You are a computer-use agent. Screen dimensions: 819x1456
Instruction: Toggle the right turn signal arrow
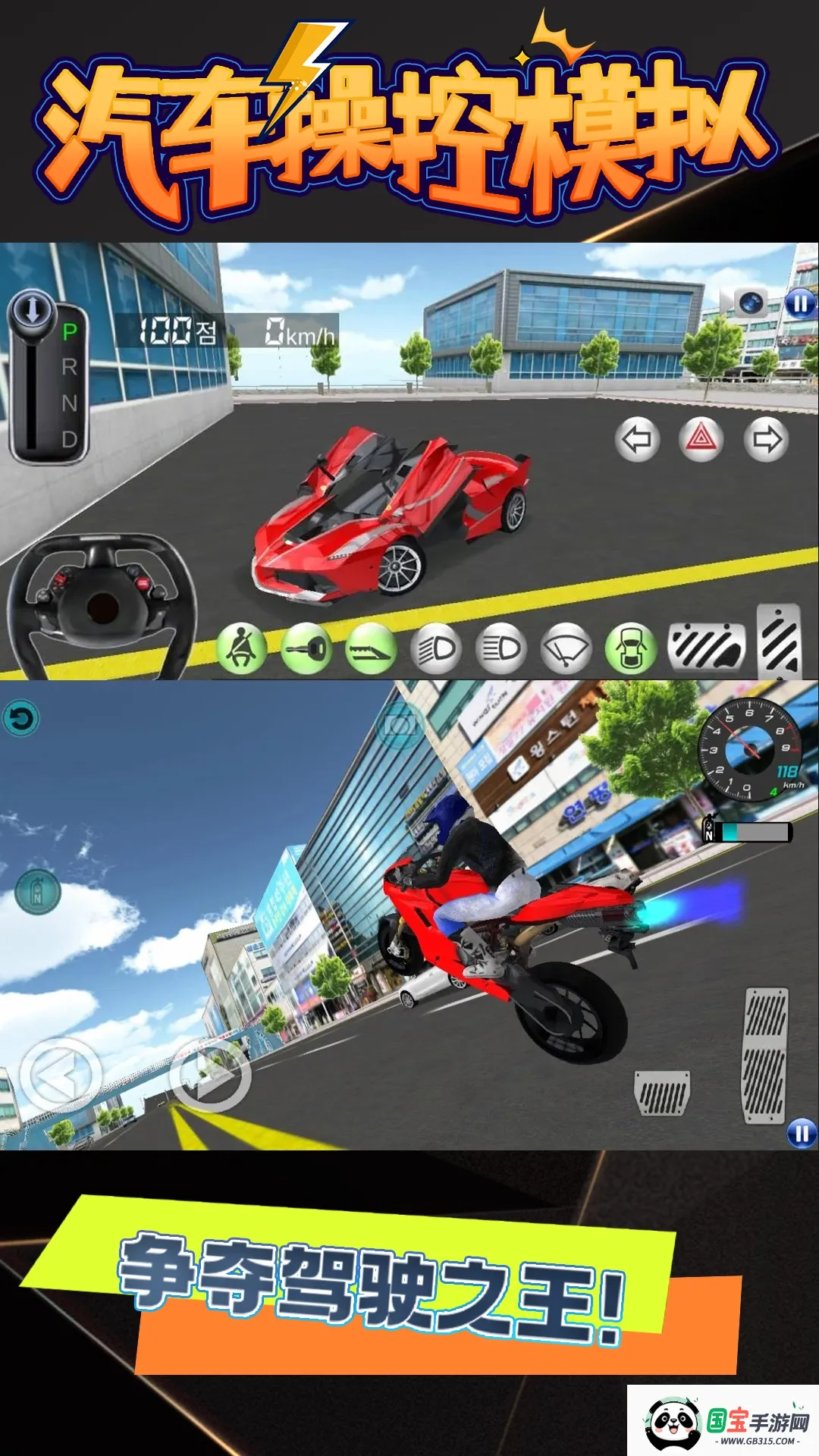pyautogui.click(x=766, y=439)
